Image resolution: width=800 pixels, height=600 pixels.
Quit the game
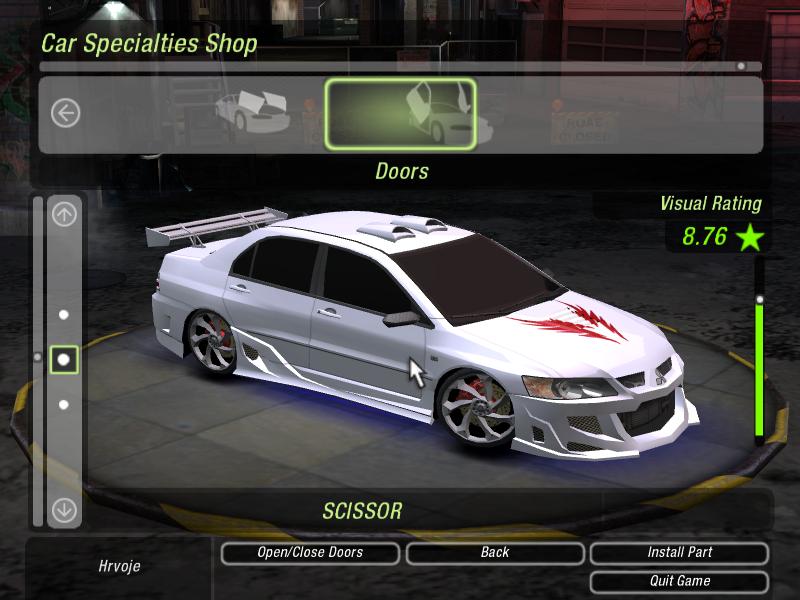(679, 581)
